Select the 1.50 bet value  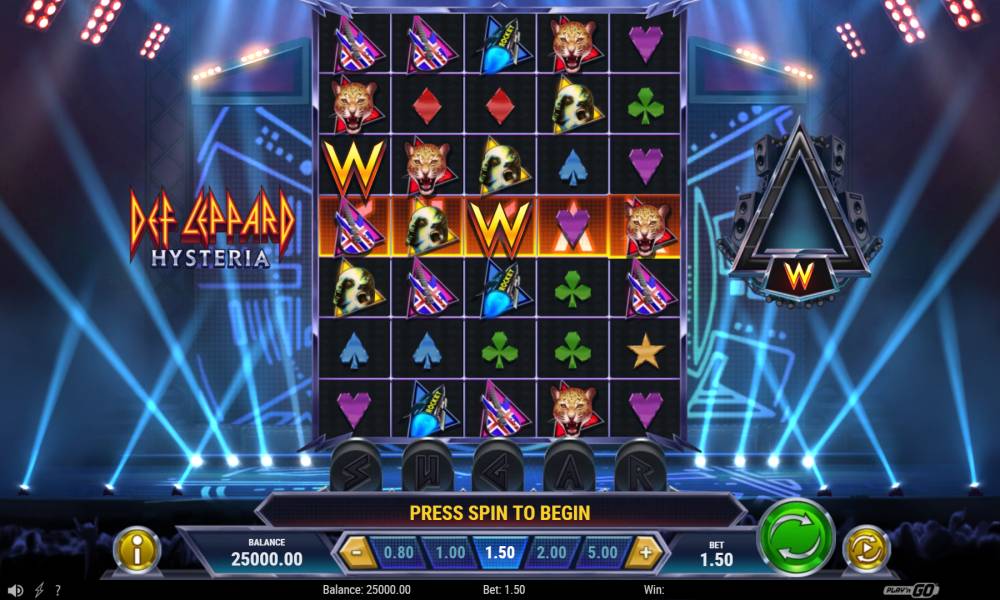(499, 552)
